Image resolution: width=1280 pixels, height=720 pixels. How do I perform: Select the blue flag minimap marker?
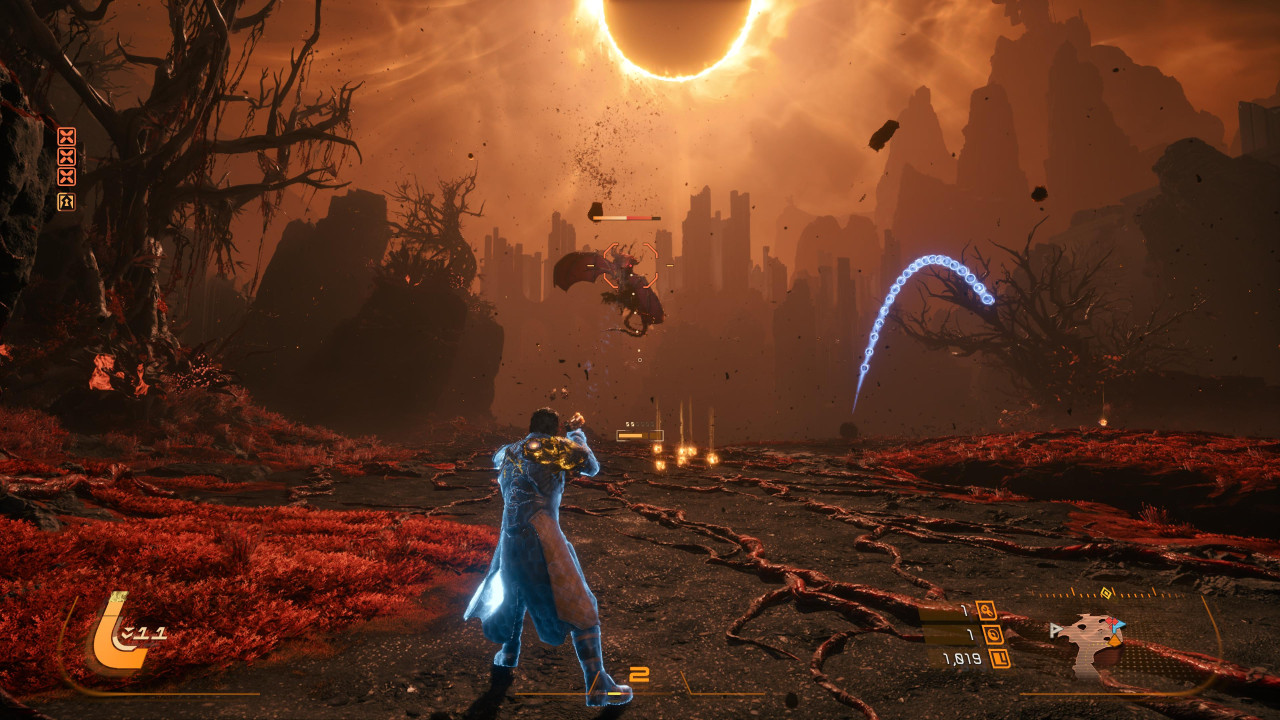coord(1117,625)
